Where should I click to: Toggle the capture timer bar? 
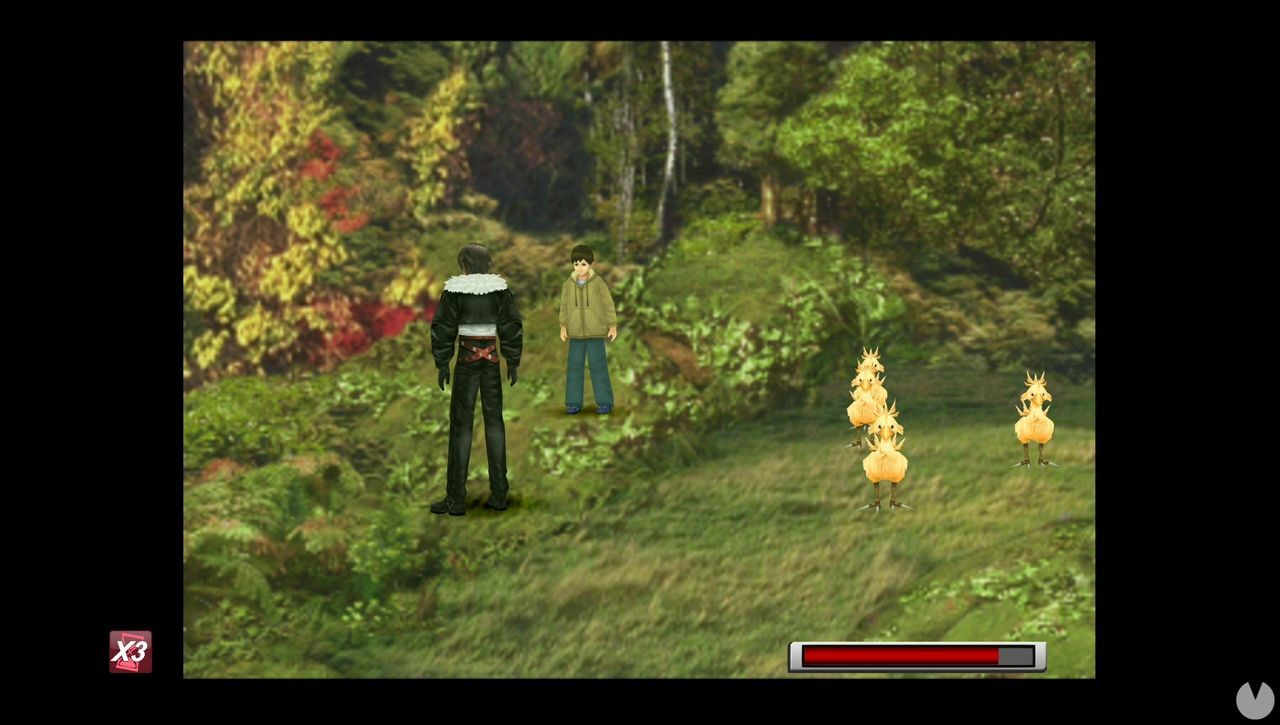point(915,657)
